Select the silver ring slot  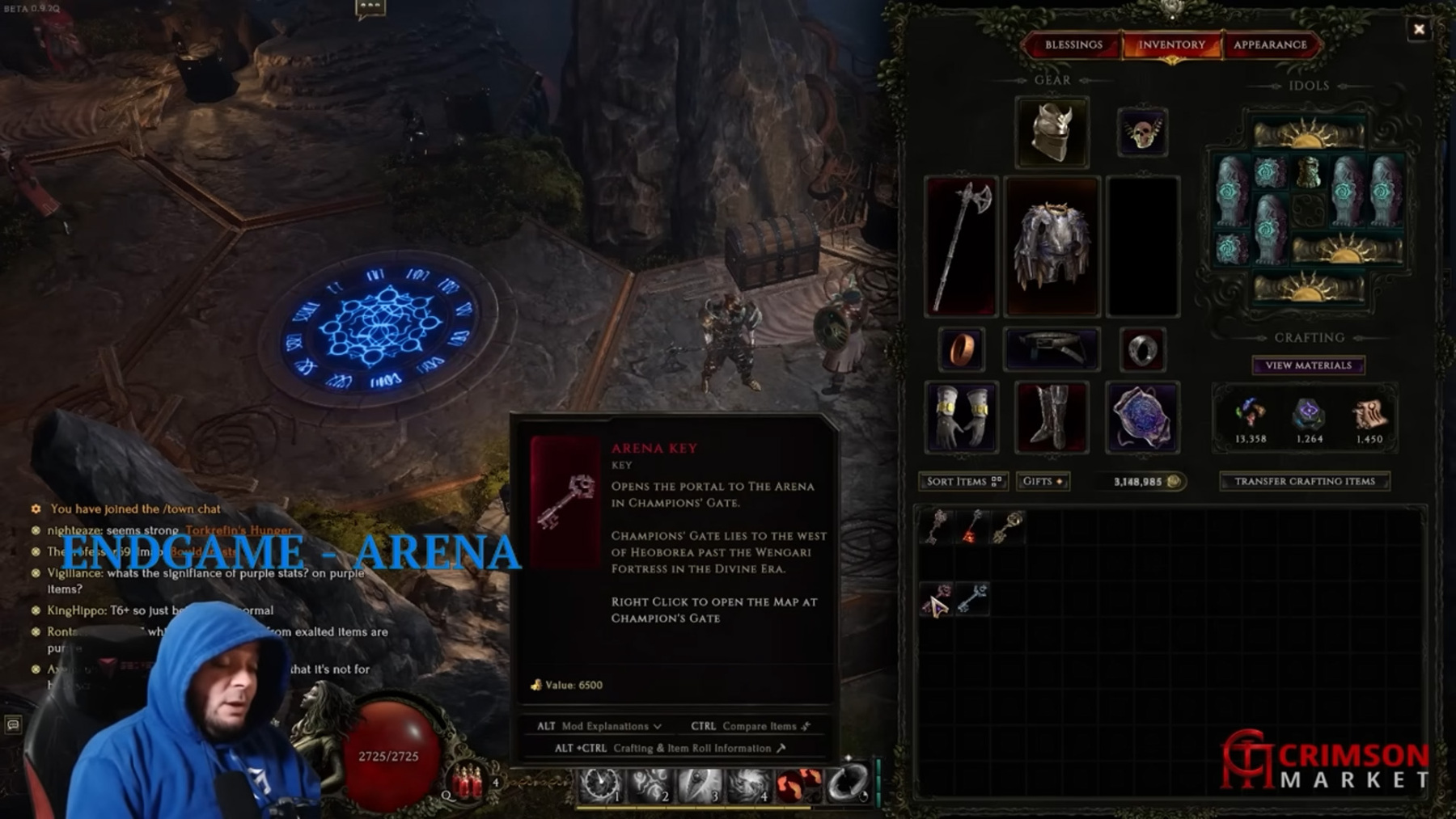click(x=1141, y=349)
